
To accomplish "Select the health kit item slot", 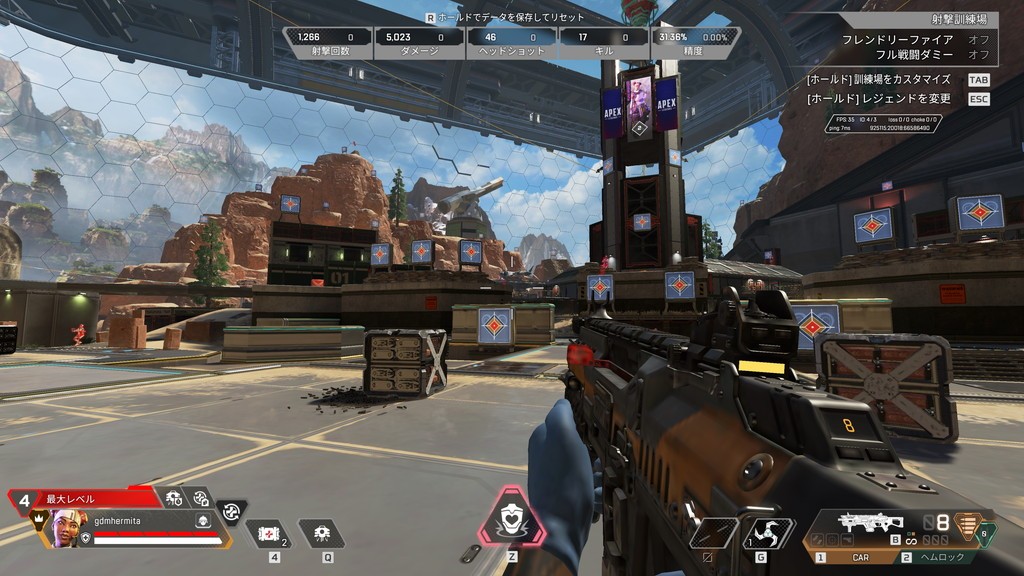I will pyautogui.click(x=267, y=534).
